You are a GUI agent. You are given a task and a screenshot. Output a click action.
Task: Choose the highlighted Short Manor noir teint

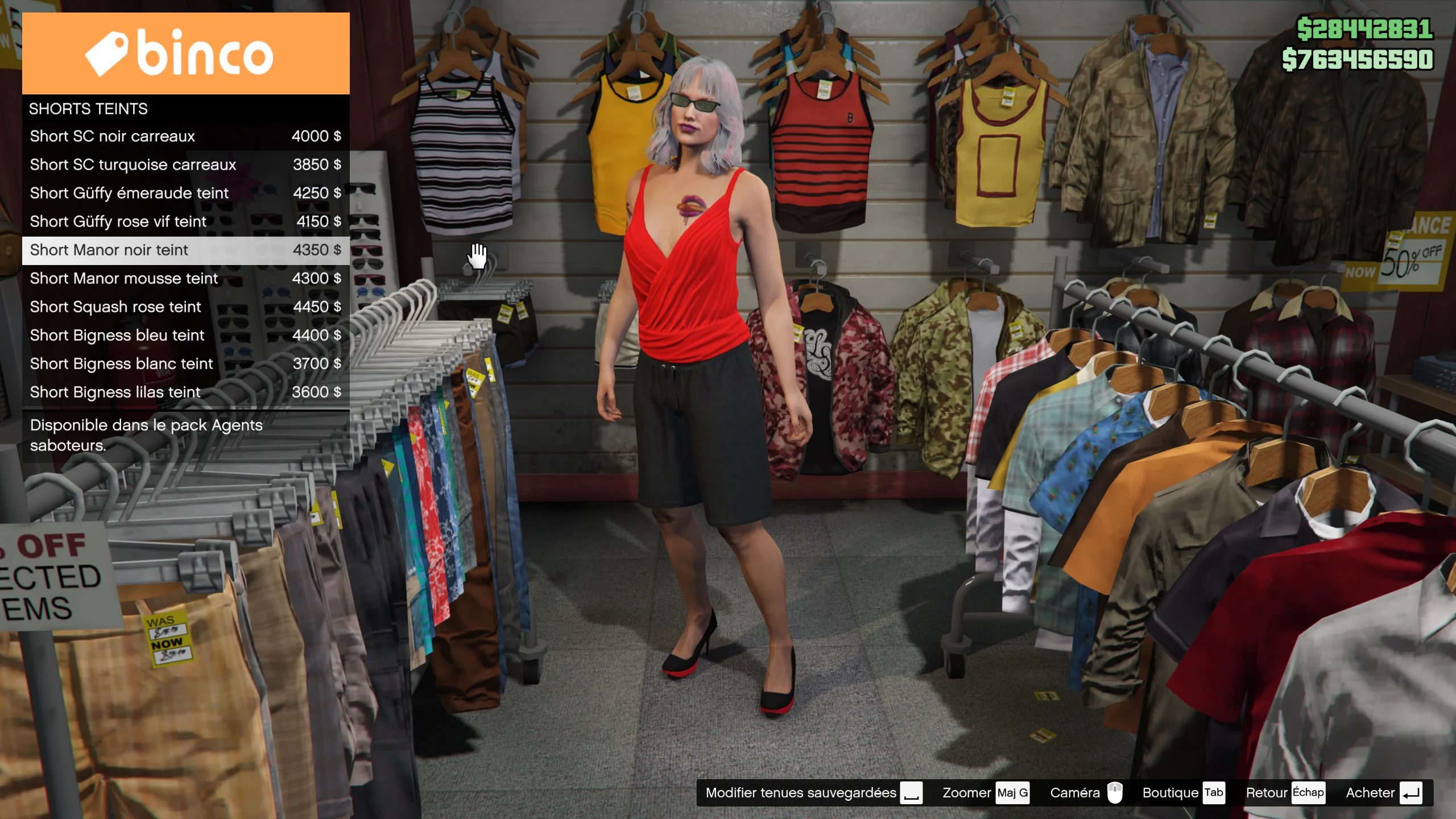tap(185, 250)
